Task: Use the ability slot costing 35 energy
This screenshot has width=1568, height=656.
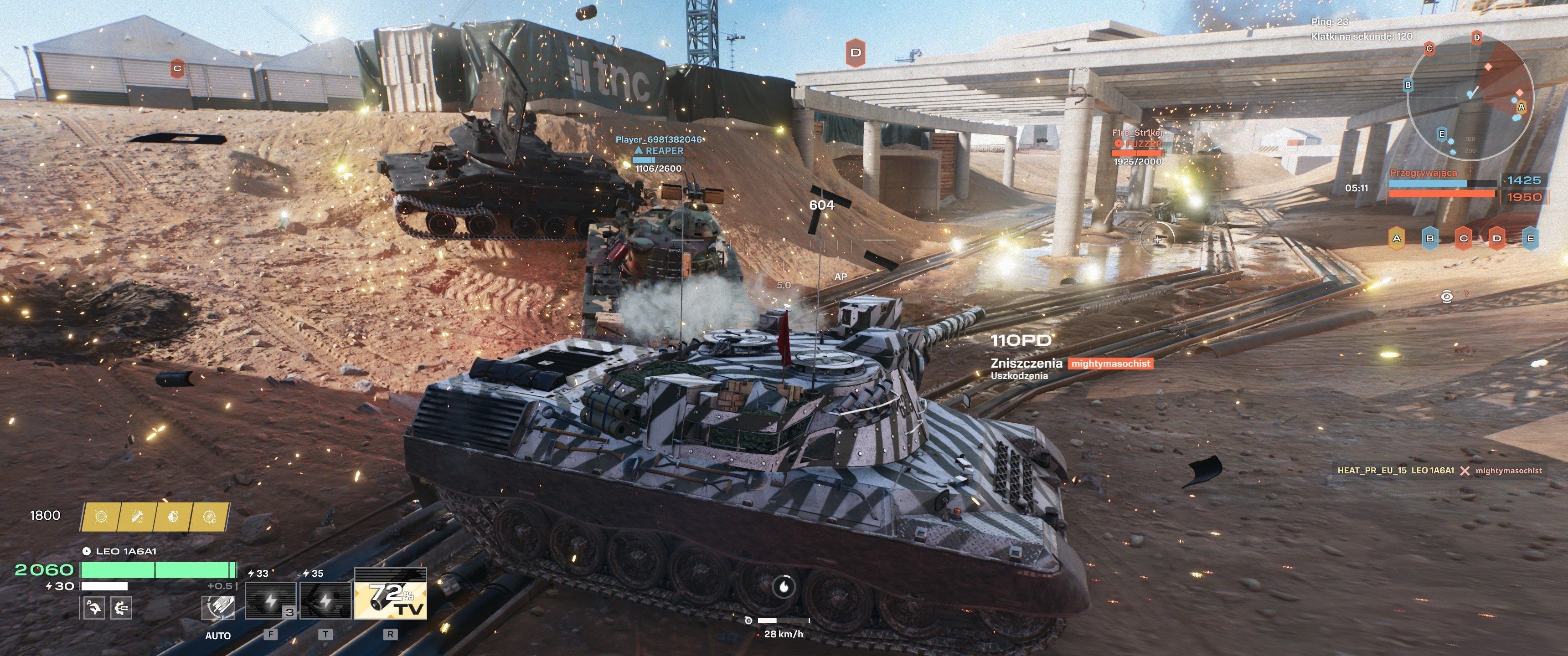Action: (x=325, y=600)
